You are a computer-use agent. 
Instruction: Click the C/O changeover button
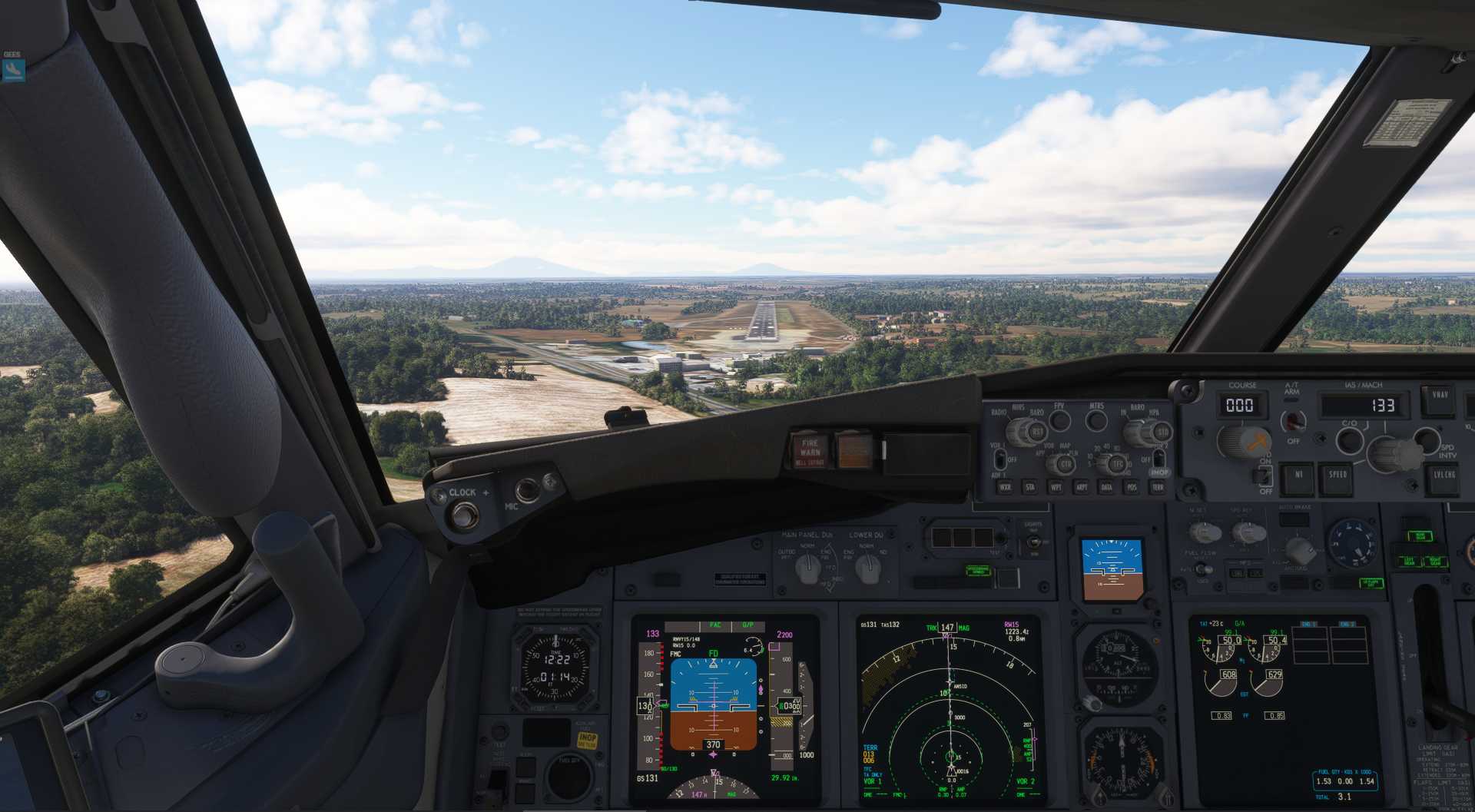point(1349,440)
